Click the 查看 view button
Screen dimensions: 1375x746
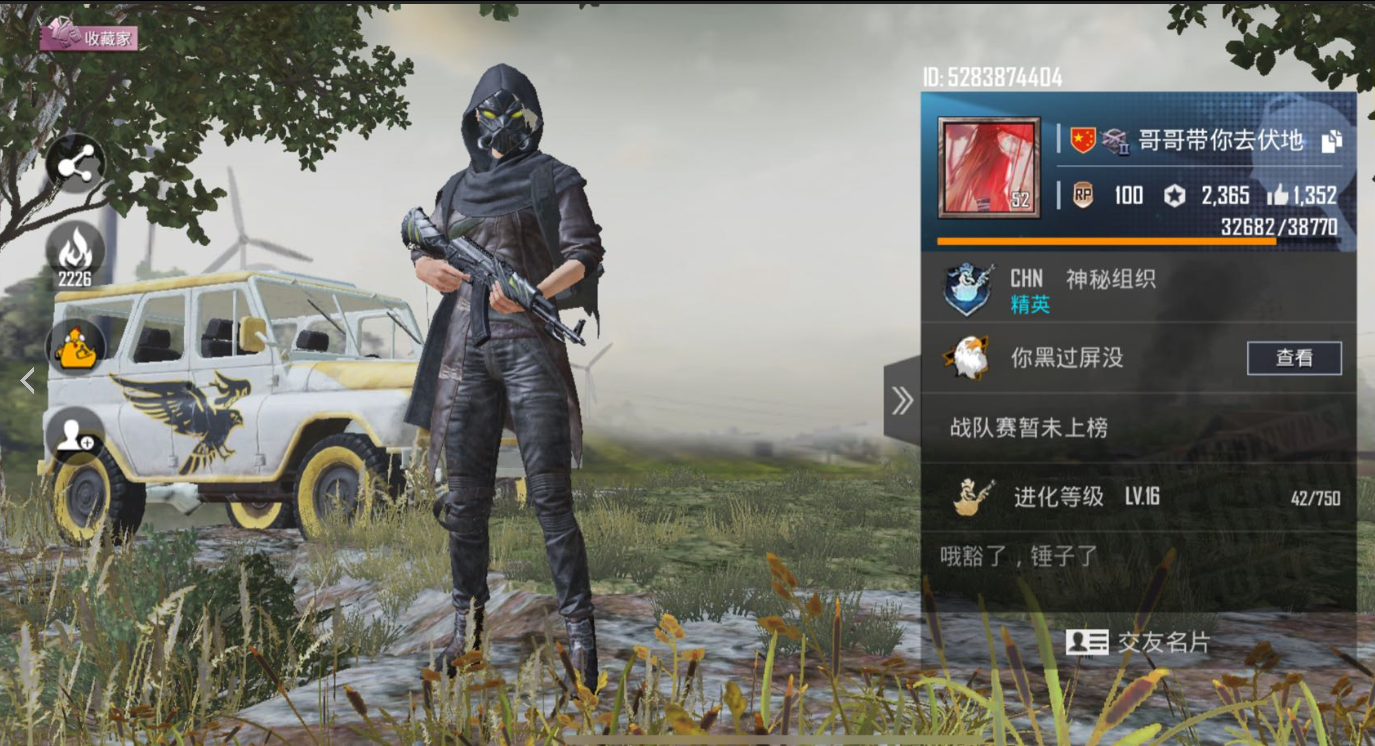click(1294, 358)
